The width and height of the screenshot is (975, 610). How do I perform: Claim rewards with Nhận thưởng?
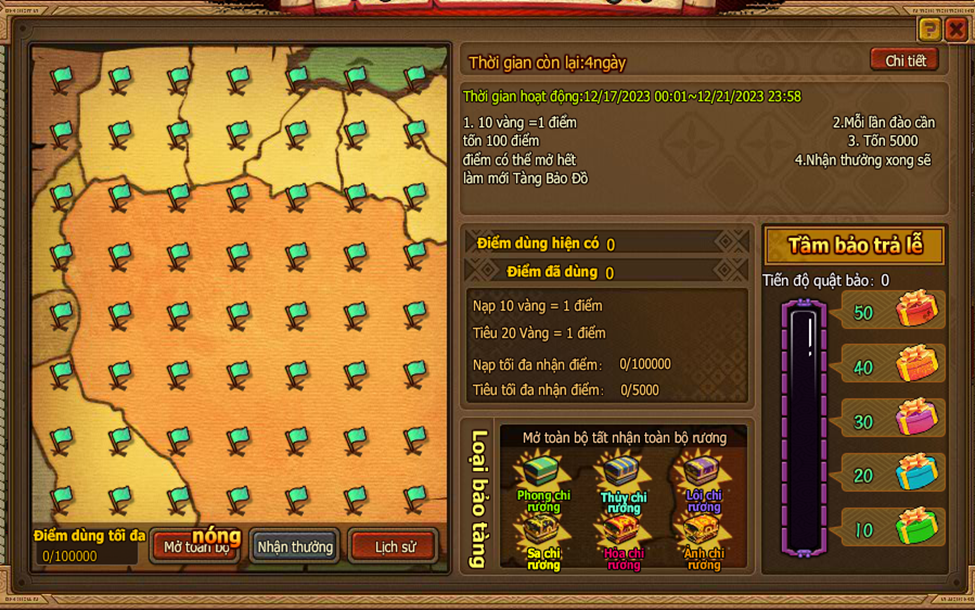click(x=295, y=547)
